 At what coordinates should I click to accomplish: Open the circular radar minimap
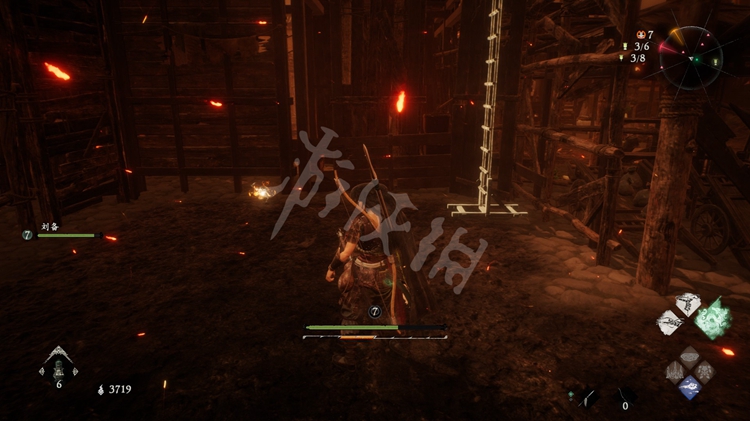pyautogui.click(x=691, y=57)
